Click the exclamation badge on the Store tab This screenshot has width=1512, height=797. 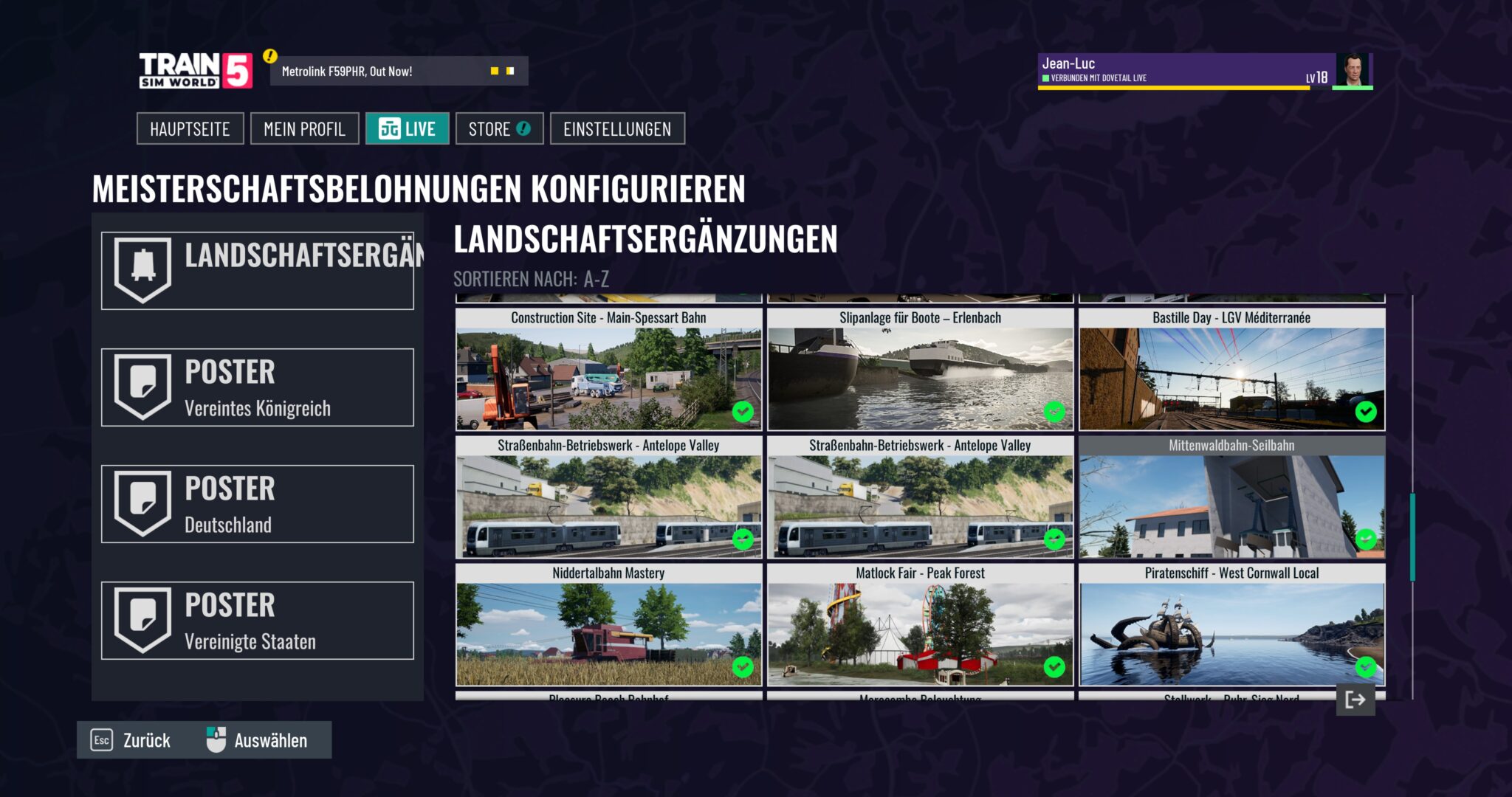523,128
